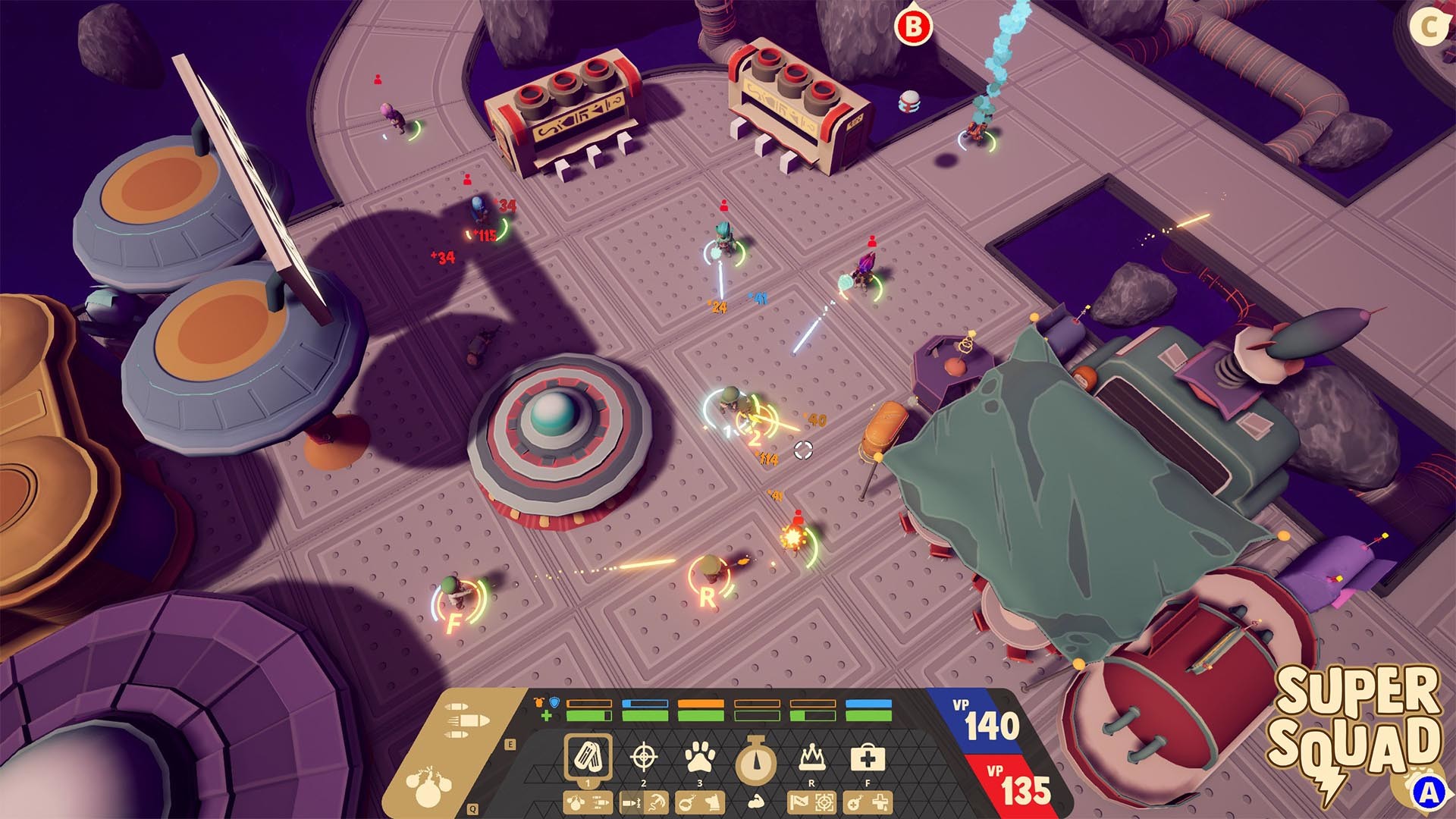Choose the crosshair sniper squad slot

point(644,756)
